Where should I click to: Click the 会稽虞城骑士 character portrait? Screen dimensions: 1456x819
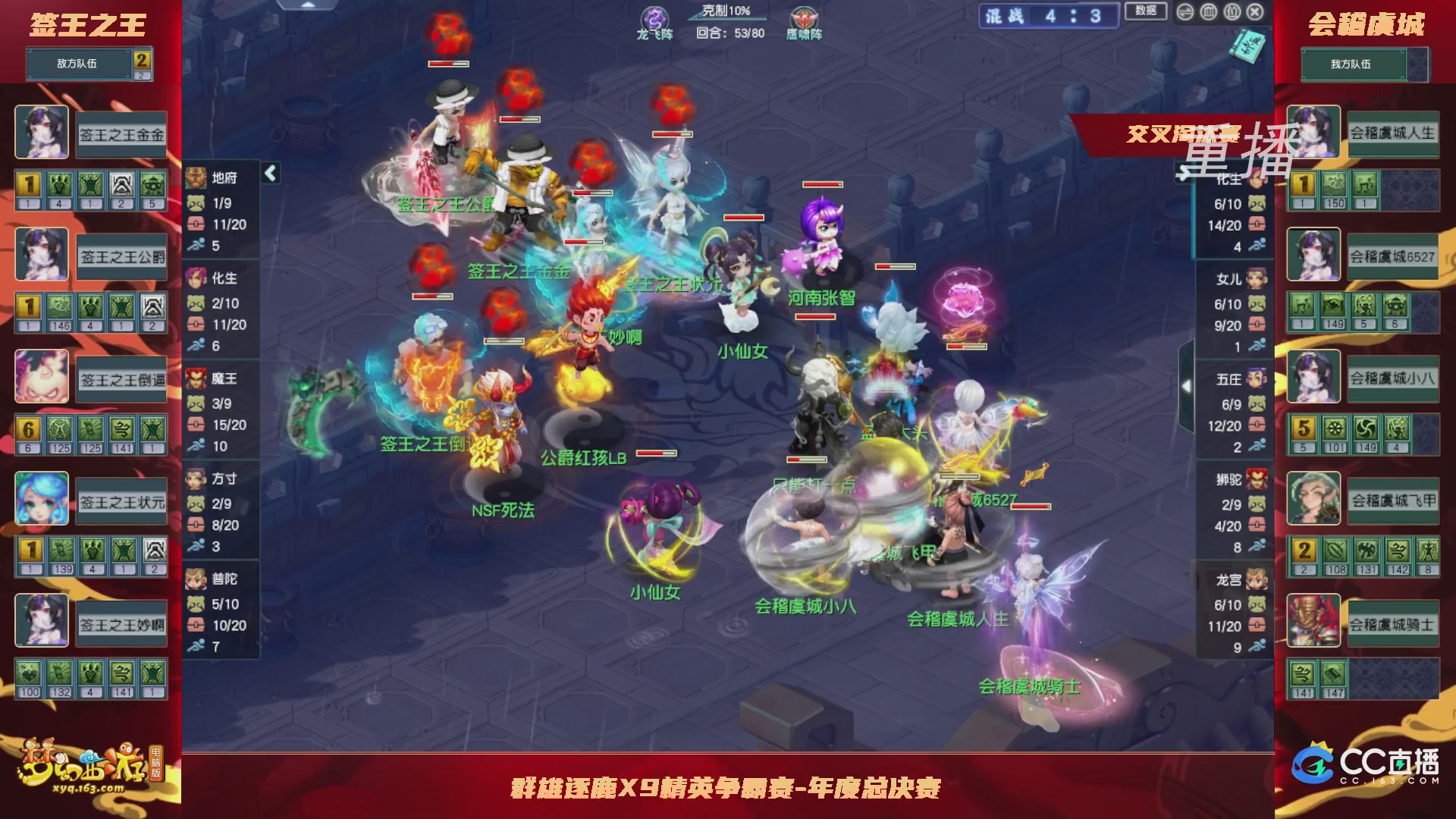(x=1313, y=622)
